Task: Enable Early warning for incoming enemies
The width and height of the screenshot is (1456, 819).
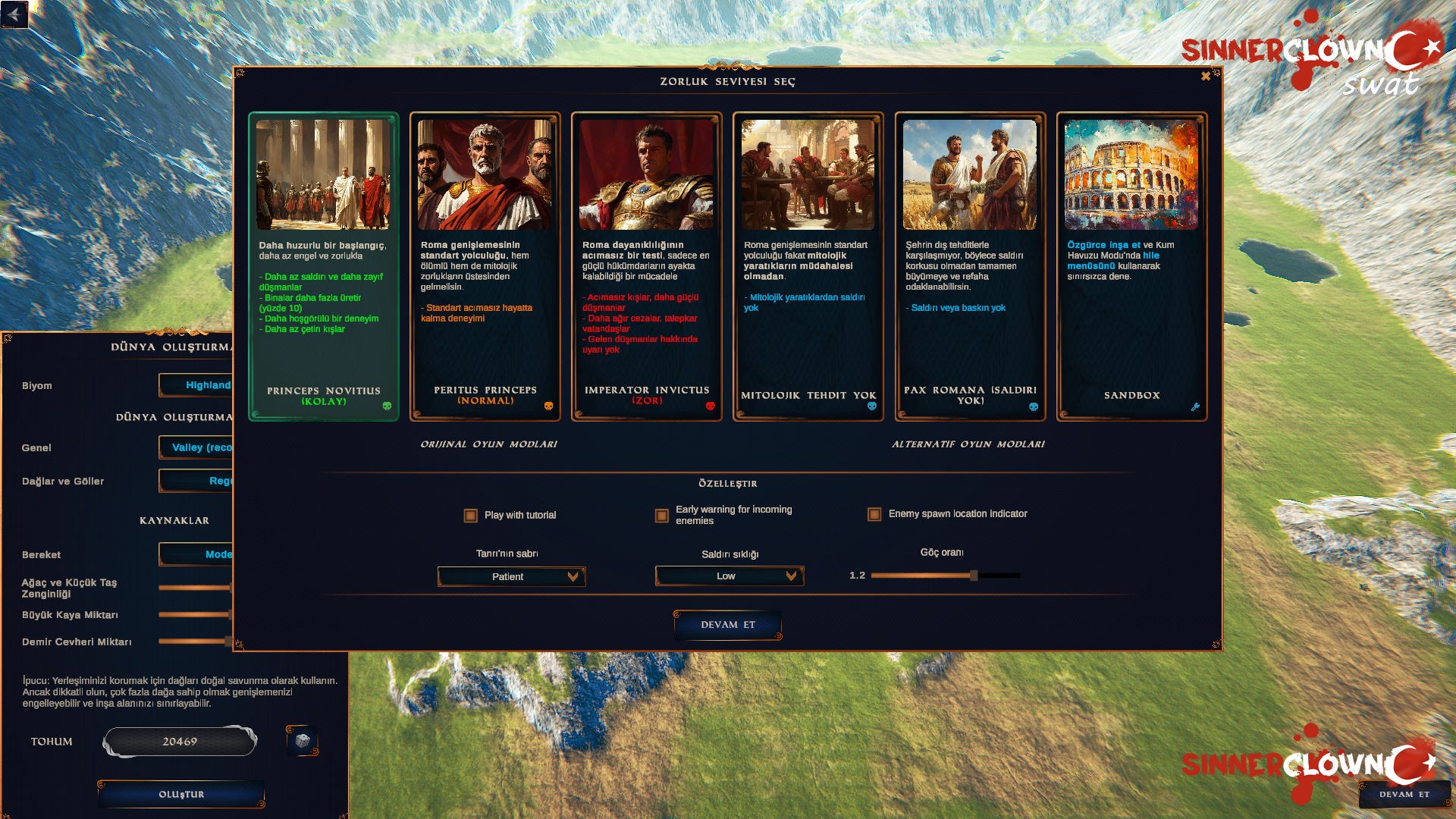Action: [x=661, y=515]
